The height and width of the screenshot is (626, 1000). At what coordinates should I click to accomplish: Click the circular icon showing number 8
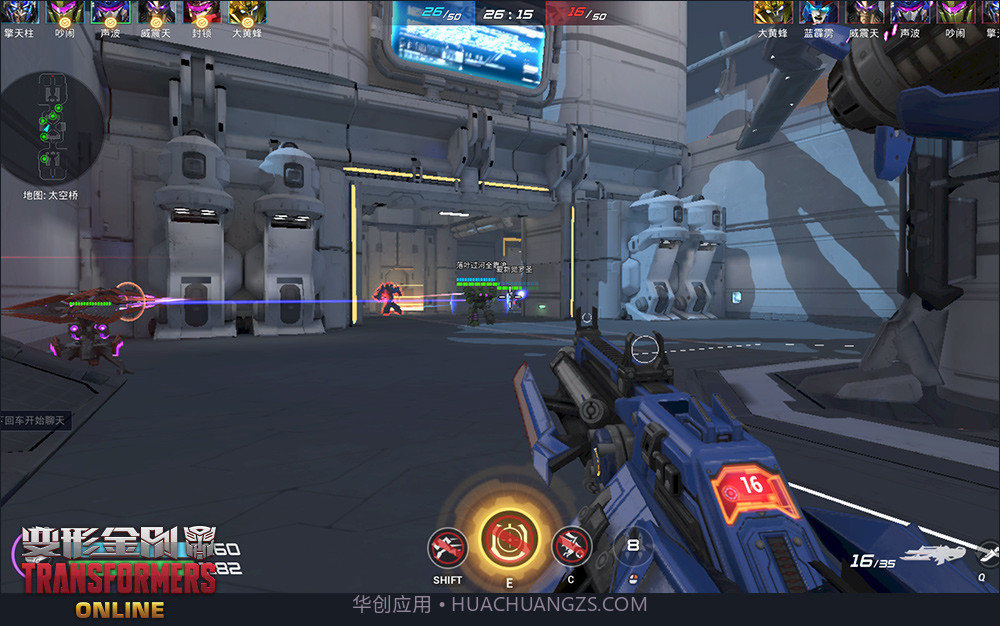(632, 546)
